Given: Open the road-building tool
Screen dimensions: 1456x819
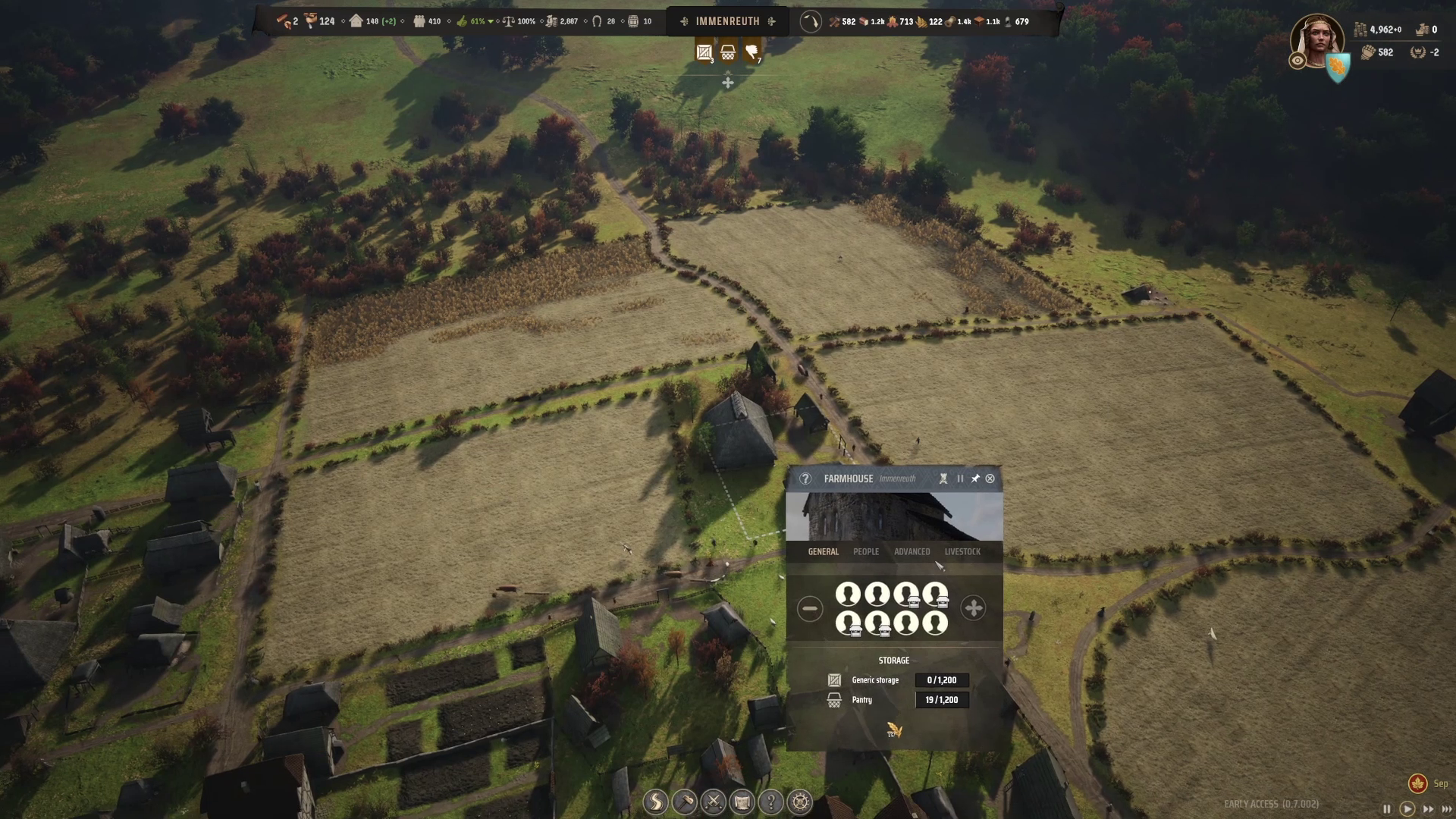Looking at the screenshot, I should tap(656, 802).
